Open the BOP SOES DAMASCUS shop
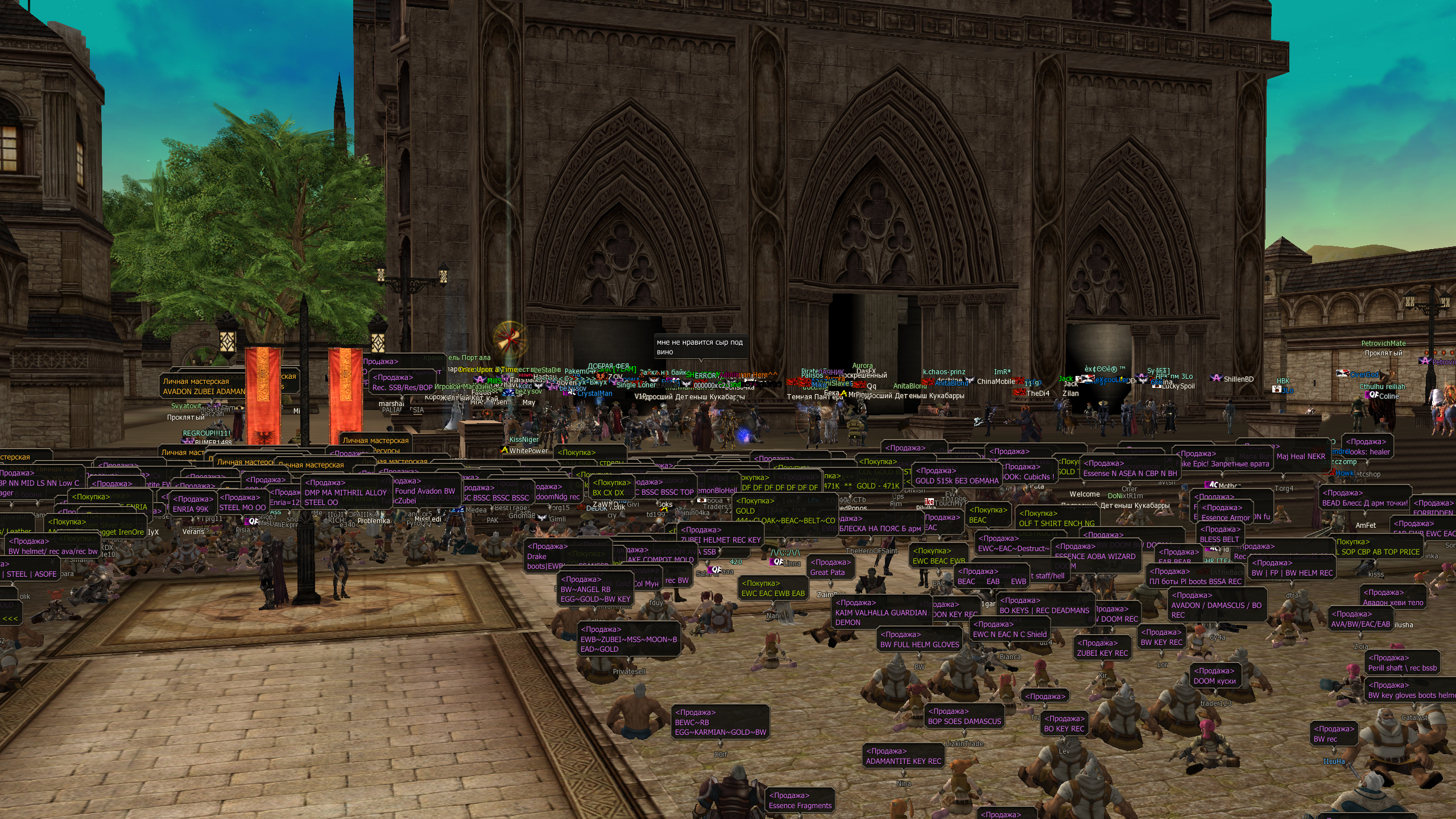The width and height of the screenshot is (1456, 819). (x=964, y=717)
